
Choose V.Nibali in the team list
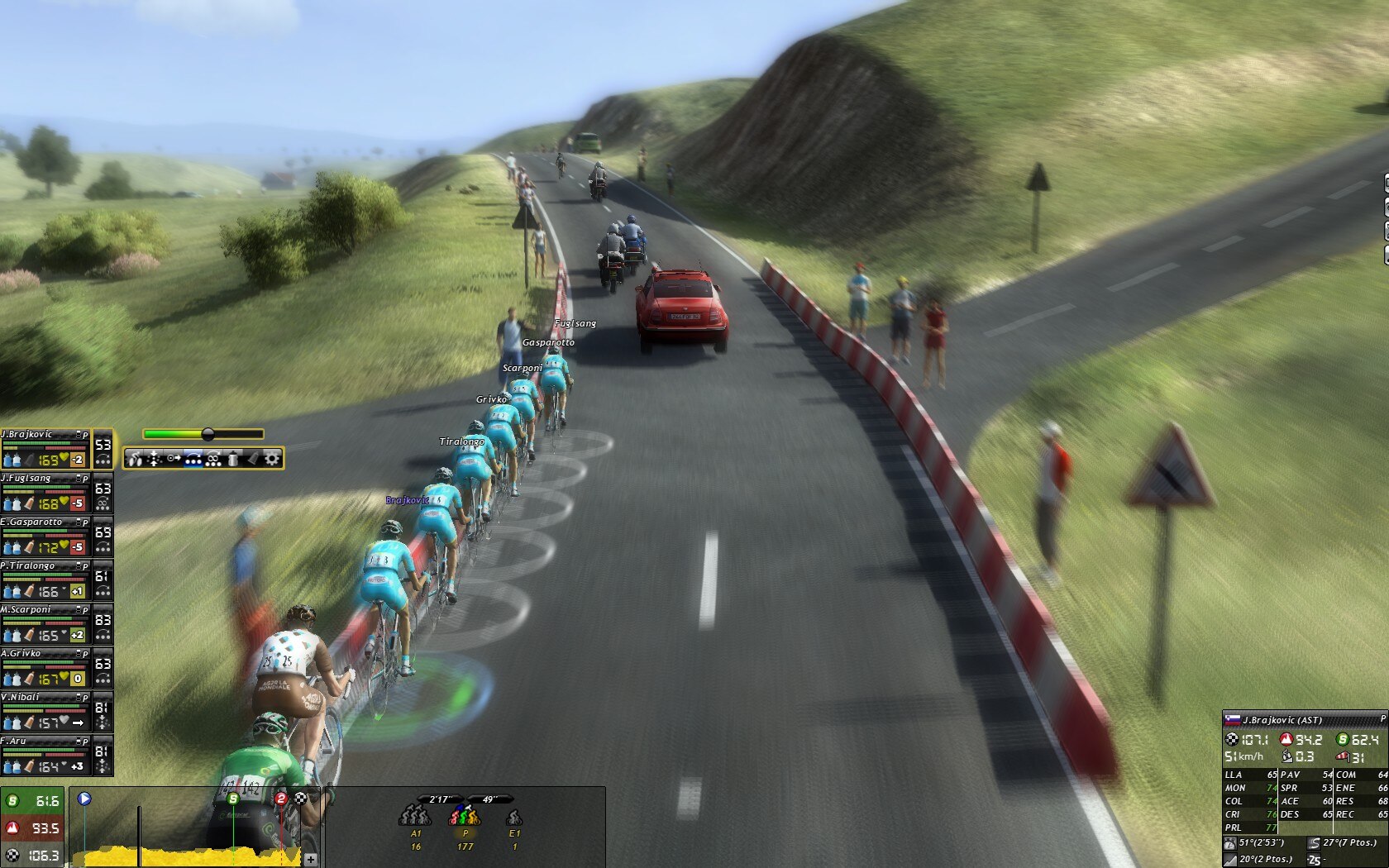click(45, 710)
